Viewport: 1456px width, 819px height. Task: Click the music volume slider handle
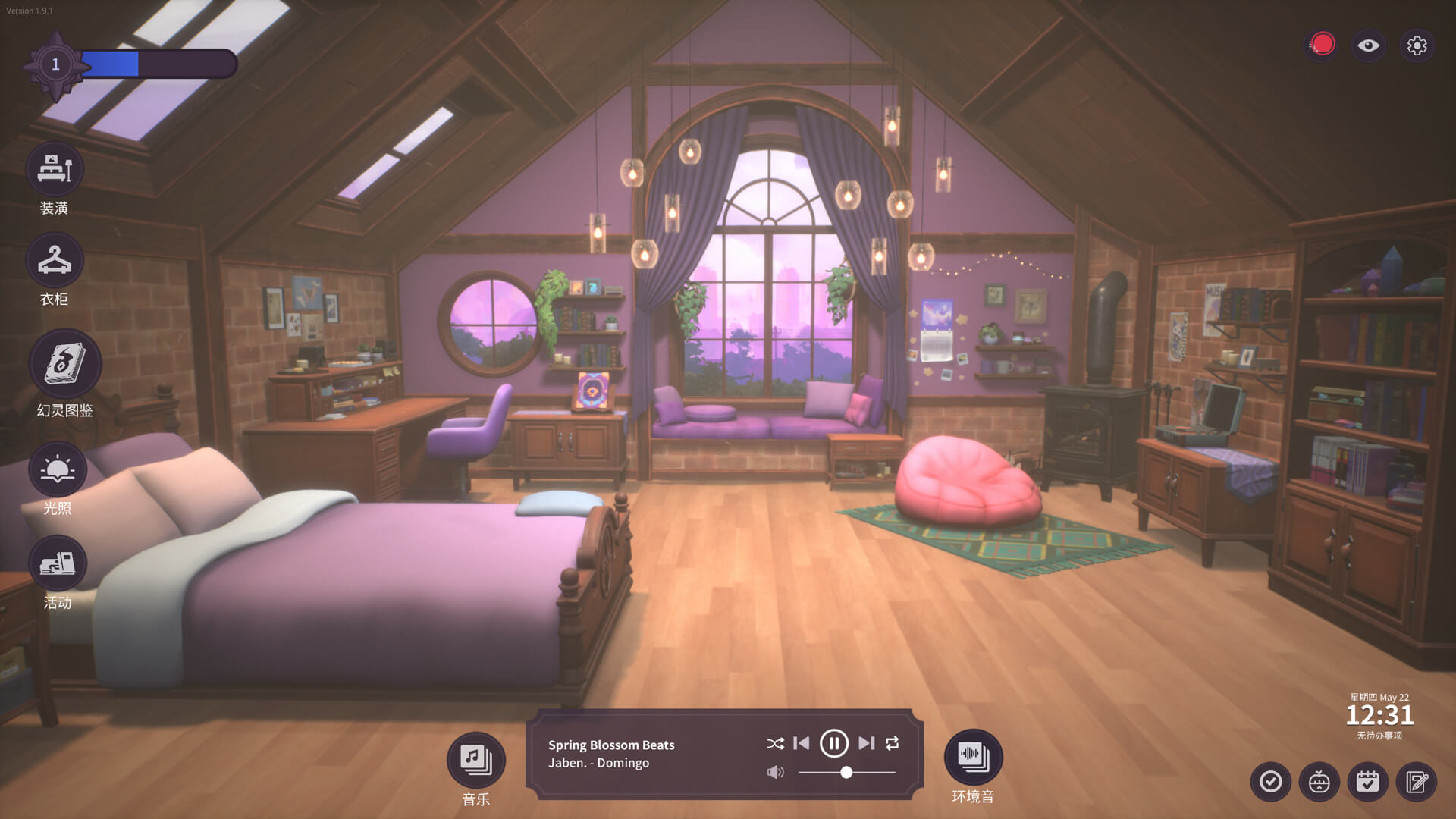tap(846, 772)
